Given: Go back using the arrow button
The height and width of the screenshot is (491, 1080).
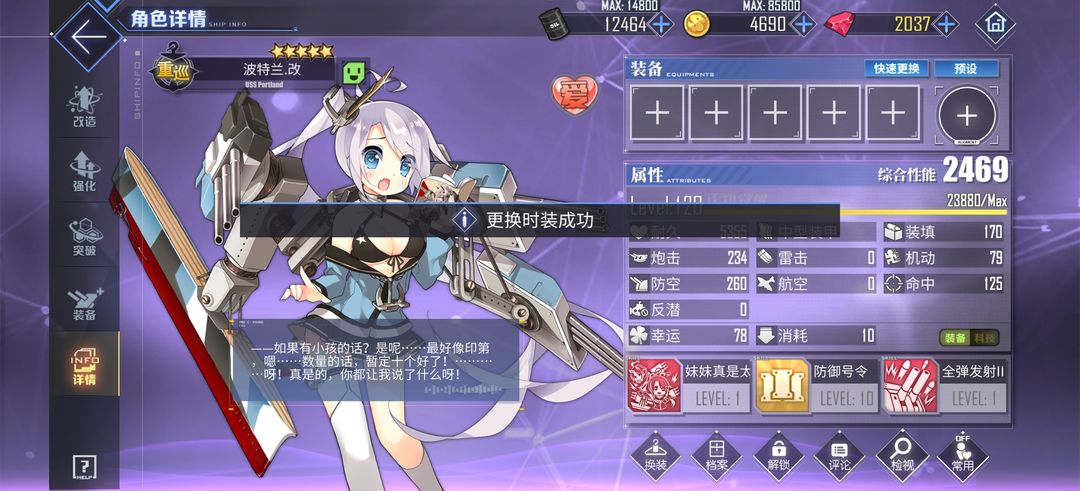Looking at the screenshot, I should (88, 36).
